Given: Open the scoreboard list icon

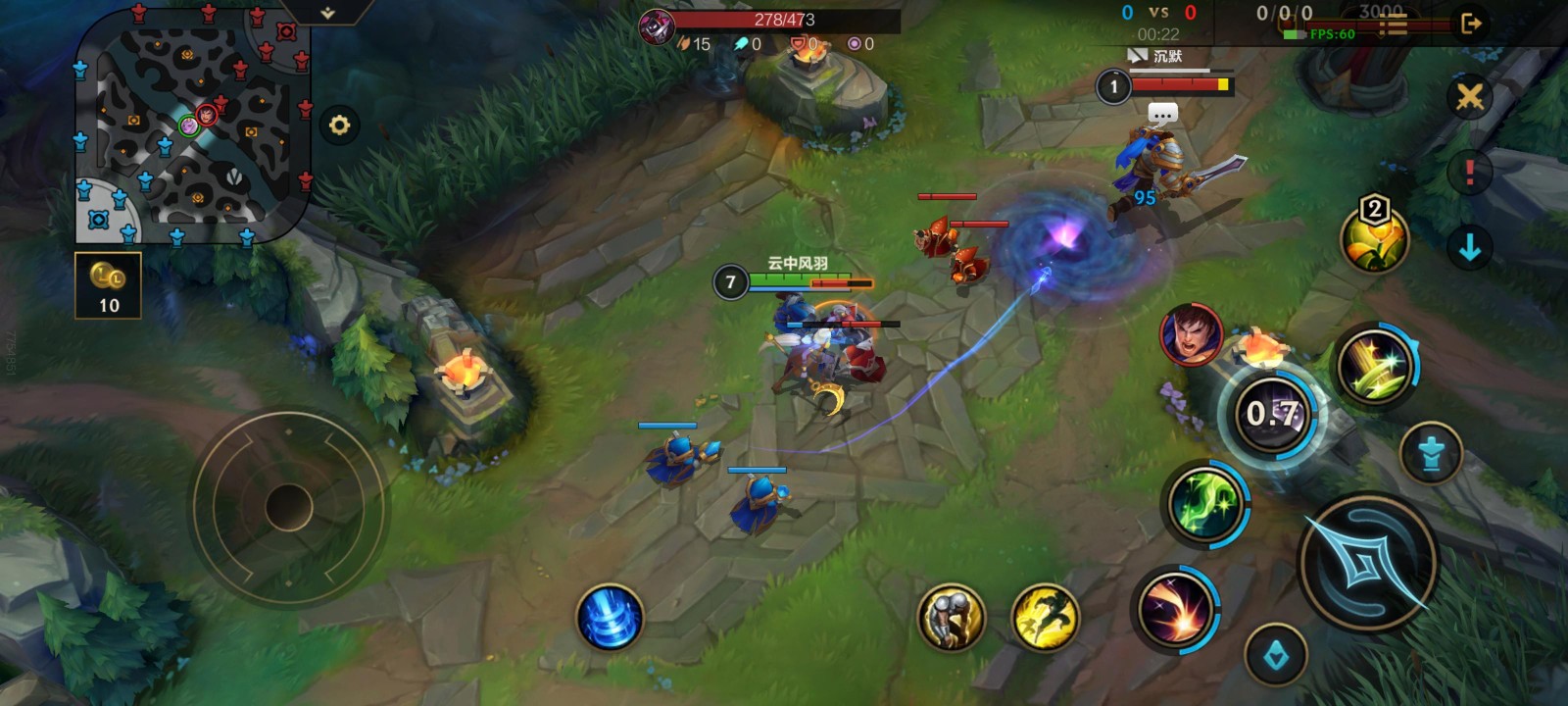Looking at the screenshot, I should (x=1393, y=25).
